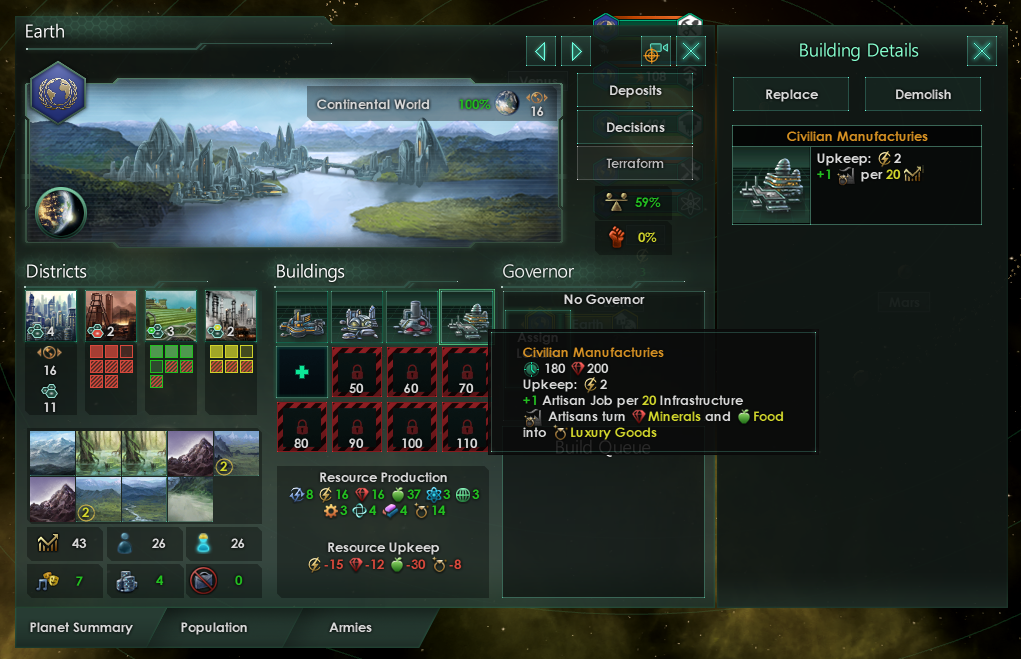Select the agriculture district

click(170, 316)
